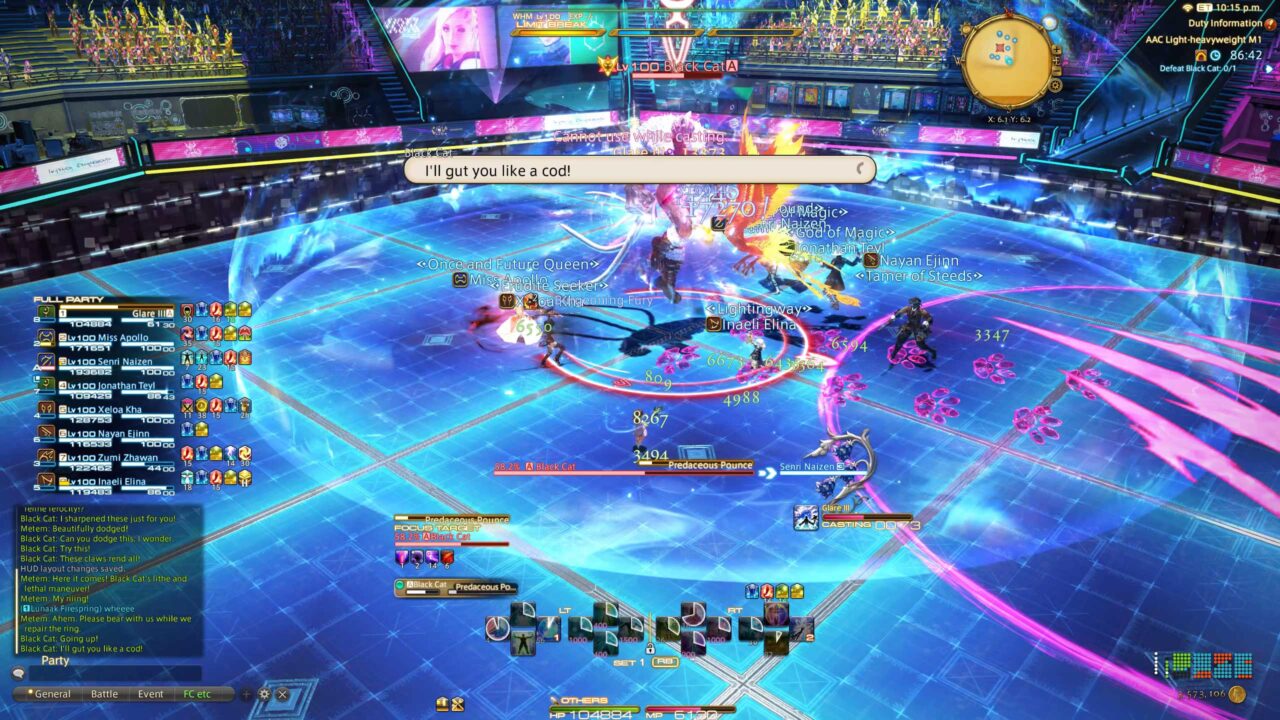Open the minimap settings gear icon
Image resolution: width=1280 pixels, height=720 pixels.
coord(1056,85)
